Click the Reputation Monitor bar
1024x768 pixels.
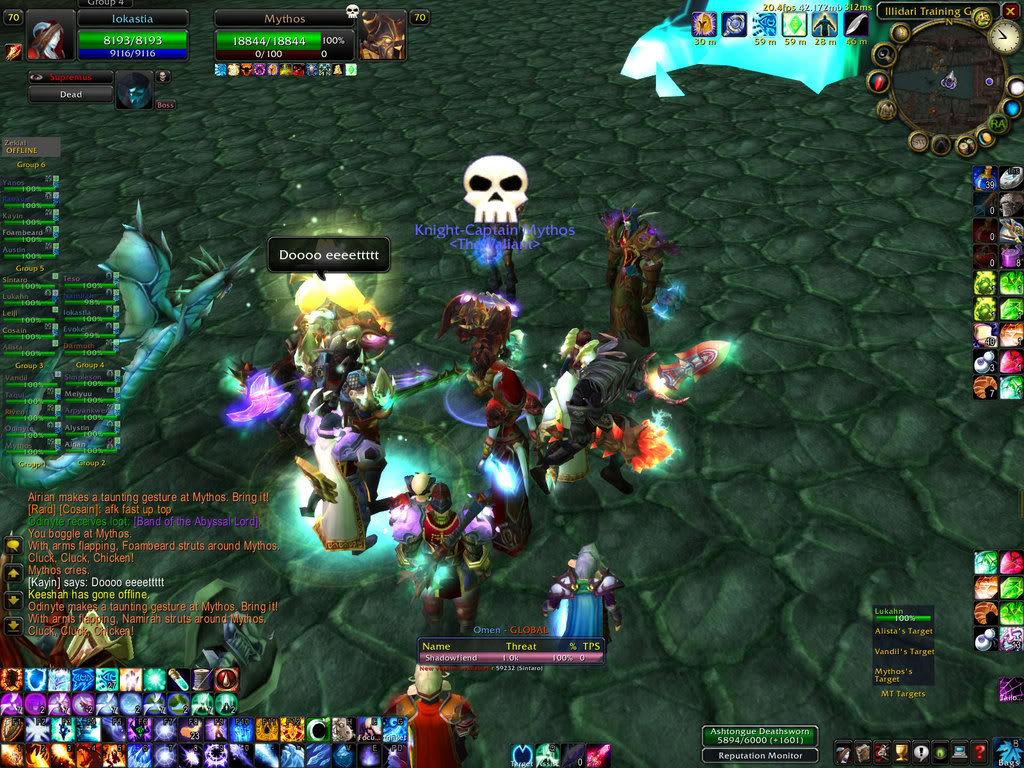tap(760, 755)
